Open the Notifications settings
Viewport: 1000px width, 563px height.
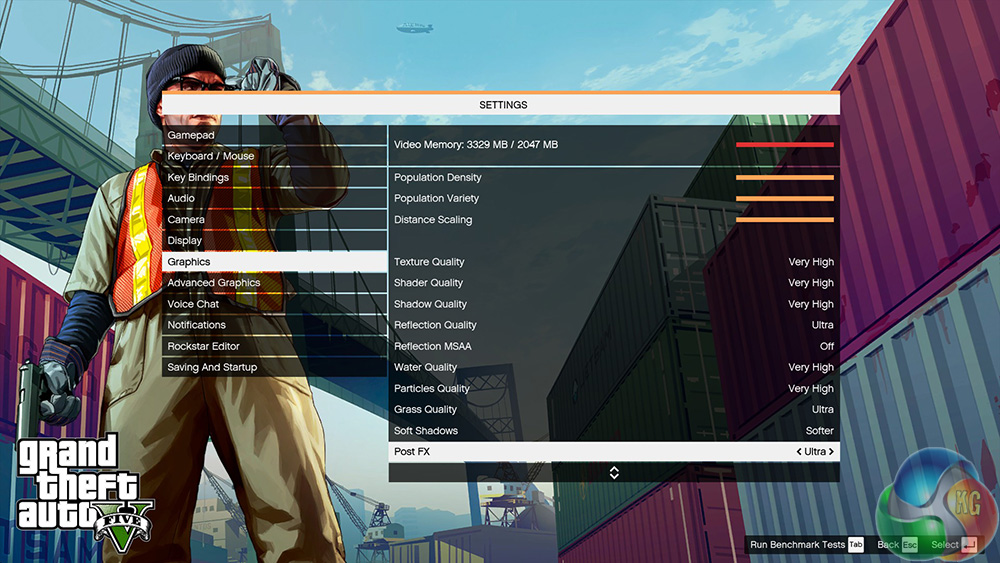point(197,325)
